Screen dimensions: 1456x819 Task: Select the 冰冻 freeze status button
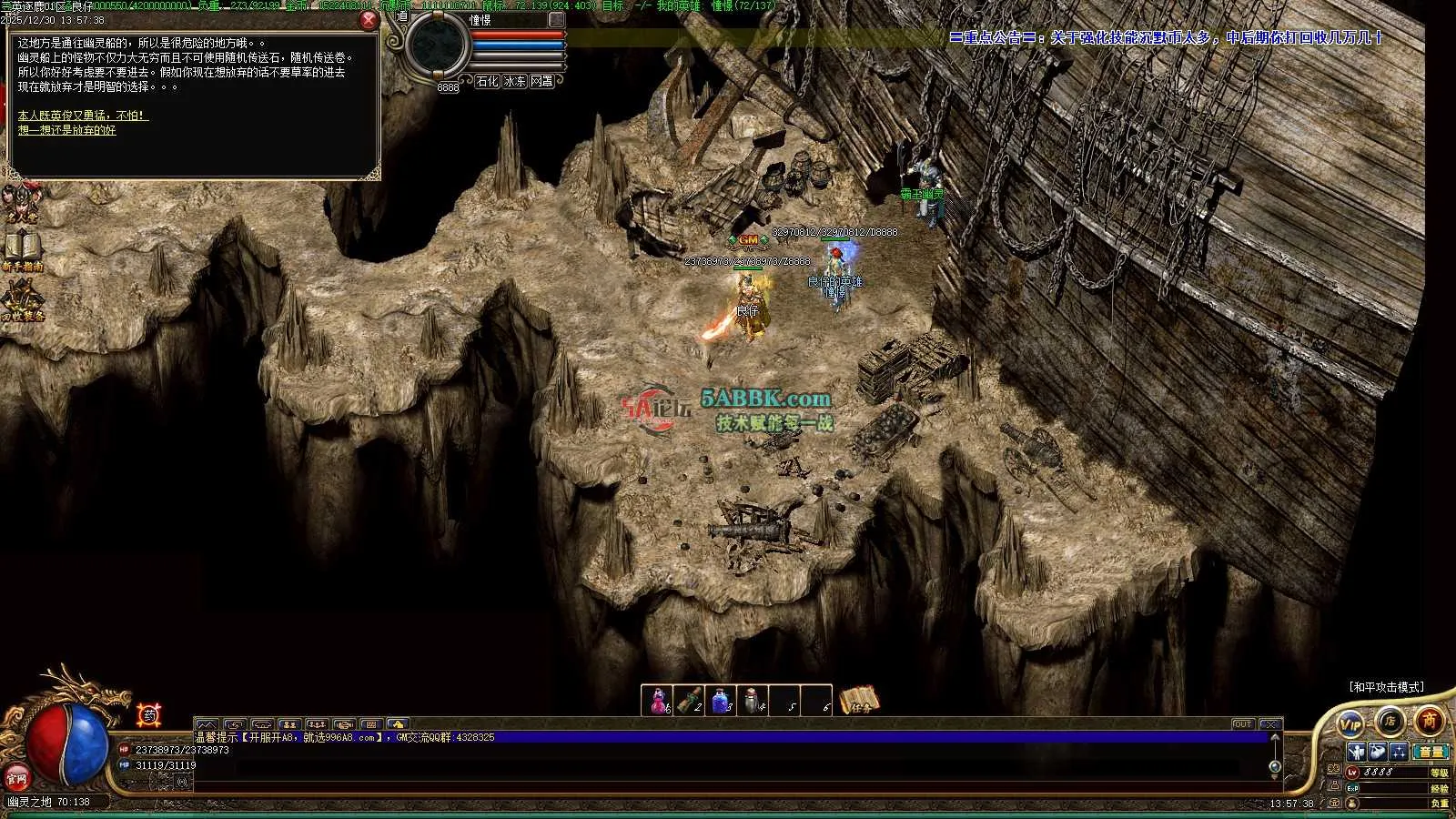click(x=515, y=81)
